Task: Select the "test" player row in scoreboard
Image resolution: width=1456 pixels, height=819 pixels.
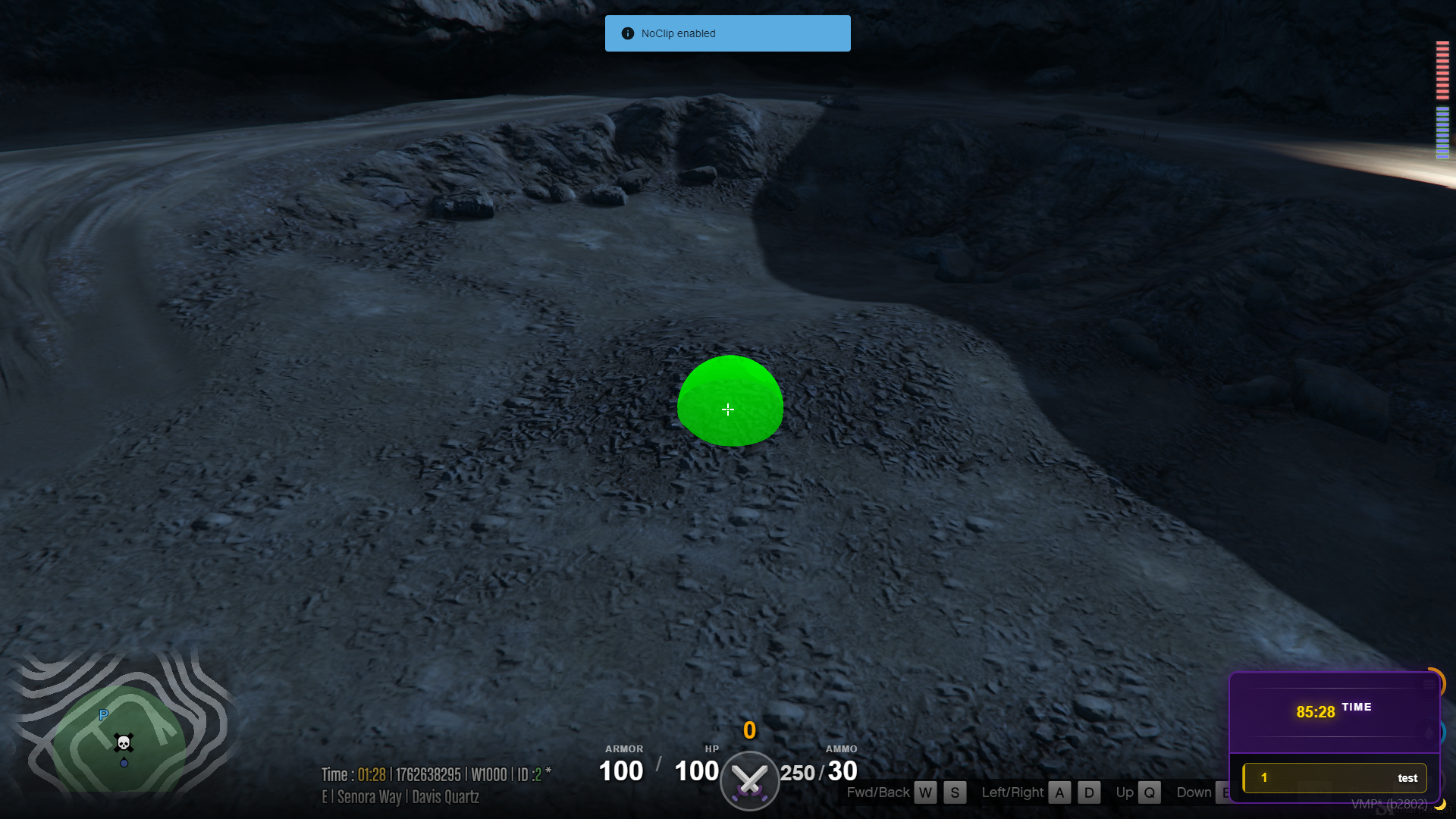Action: [x=1335, y=778]
